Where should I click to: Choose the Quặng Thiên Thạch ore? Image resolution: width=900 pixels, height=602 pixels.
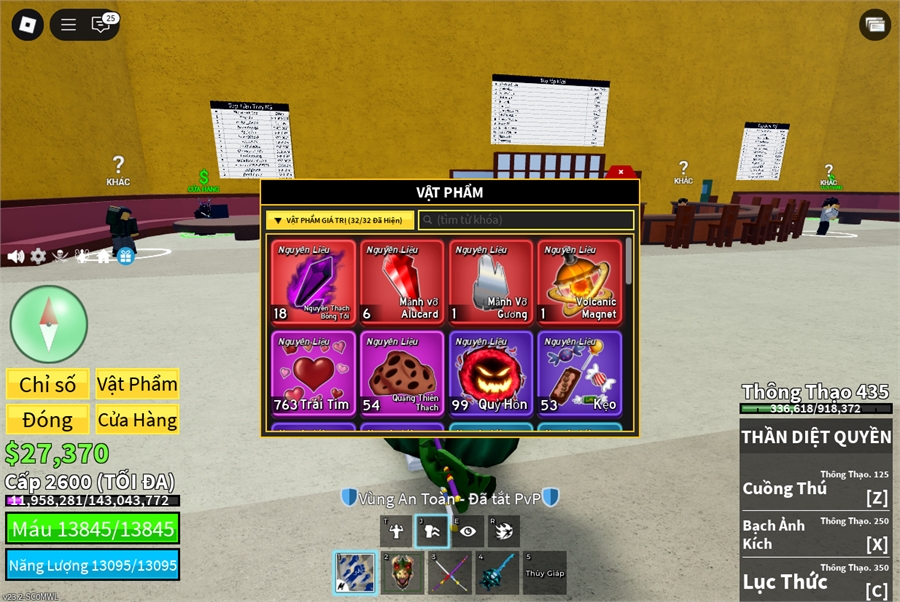point(402,373)
